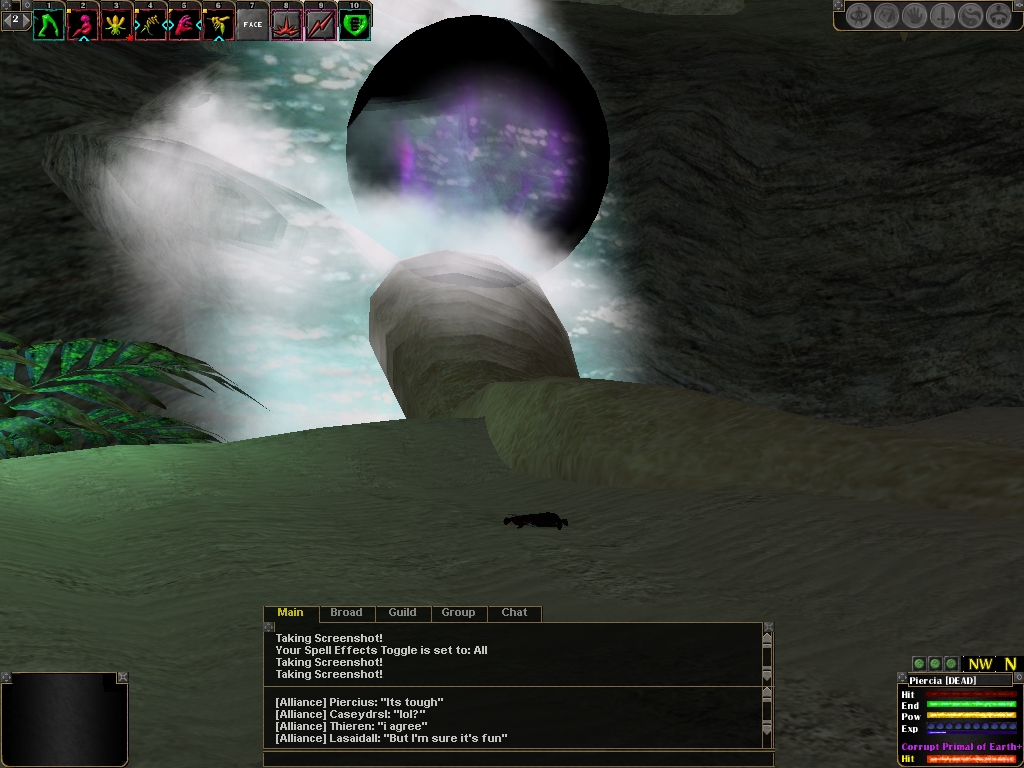Viewport: 1024px width, 768px height.
Task: Open the sword menu icon
Action: pyautogui.click(x=942, y=16)
